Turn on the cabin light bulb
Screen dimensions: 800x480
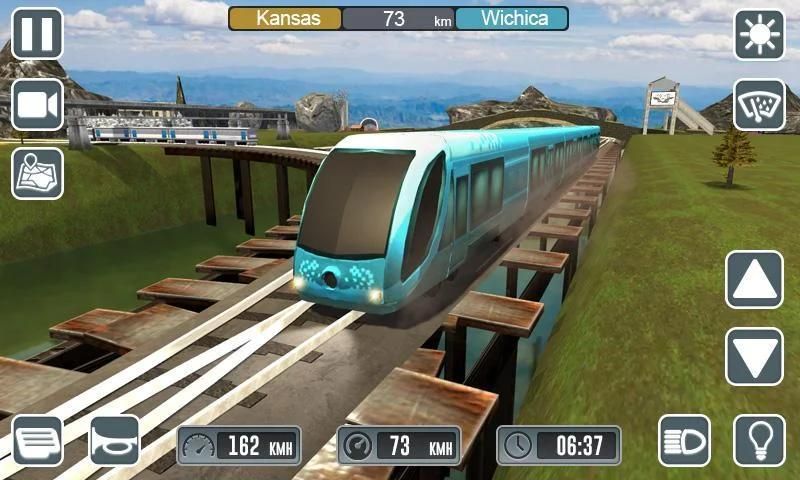(760, 440)
